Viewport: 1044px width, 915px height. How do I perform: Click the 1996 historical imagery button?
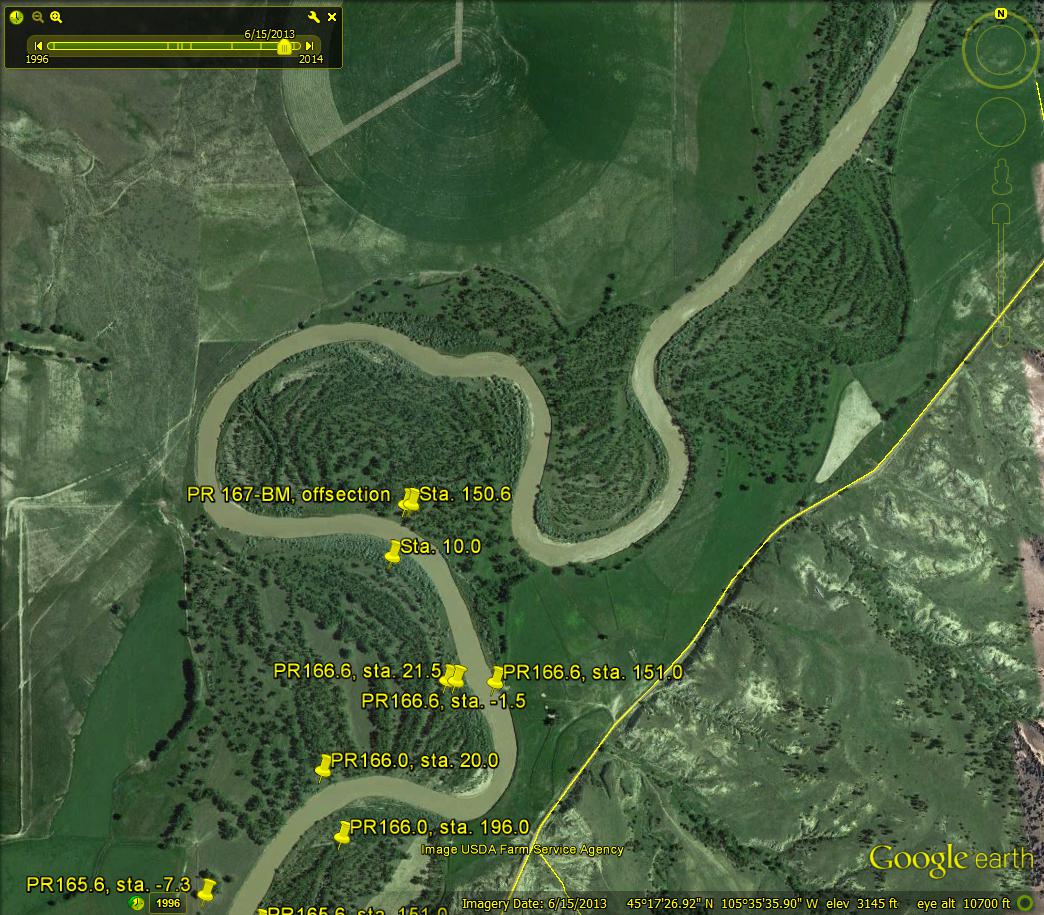167,903
